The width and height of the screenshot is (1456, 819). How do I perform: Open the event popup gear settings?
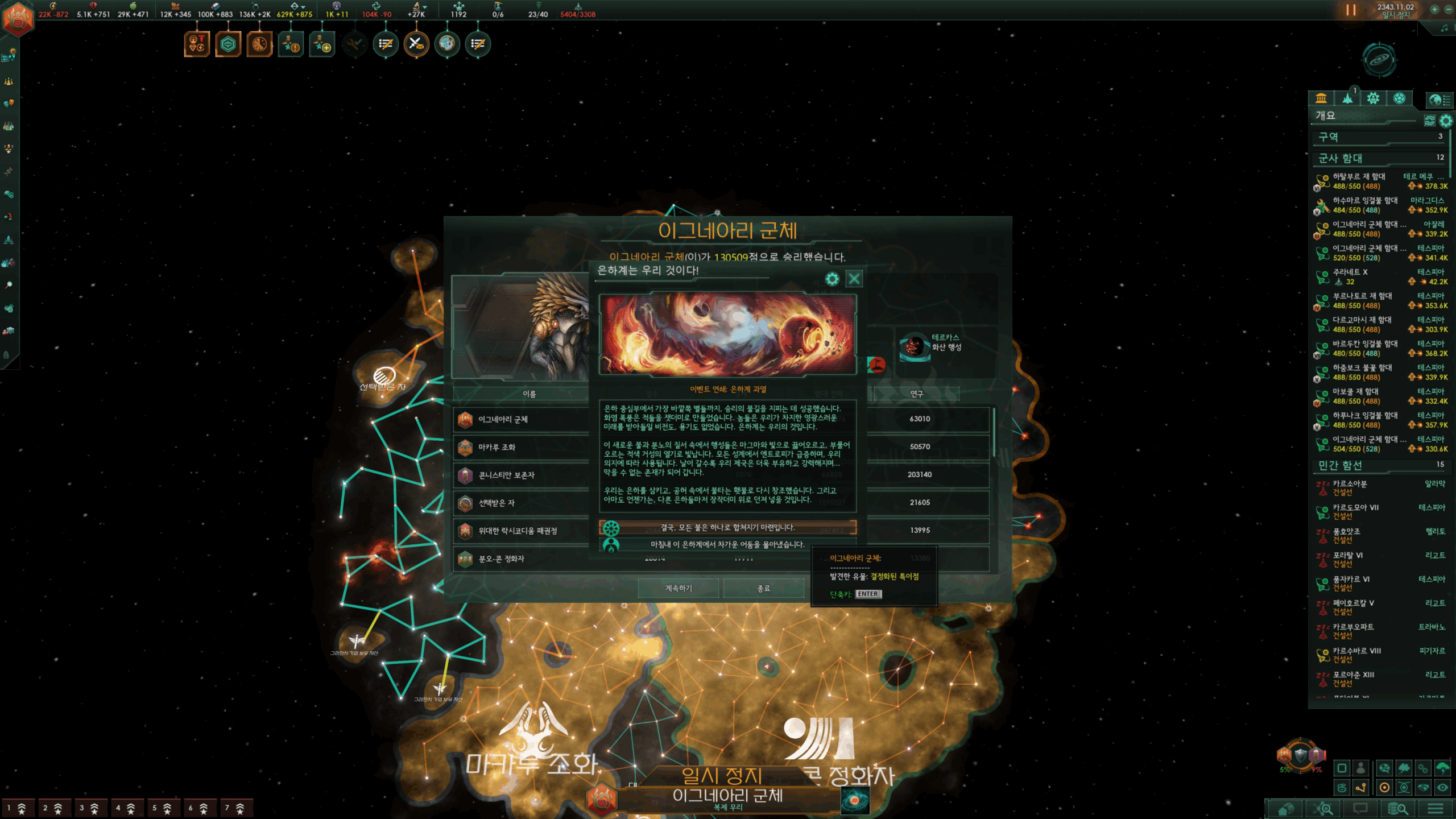pyautogui.click(x=832, y=279)
